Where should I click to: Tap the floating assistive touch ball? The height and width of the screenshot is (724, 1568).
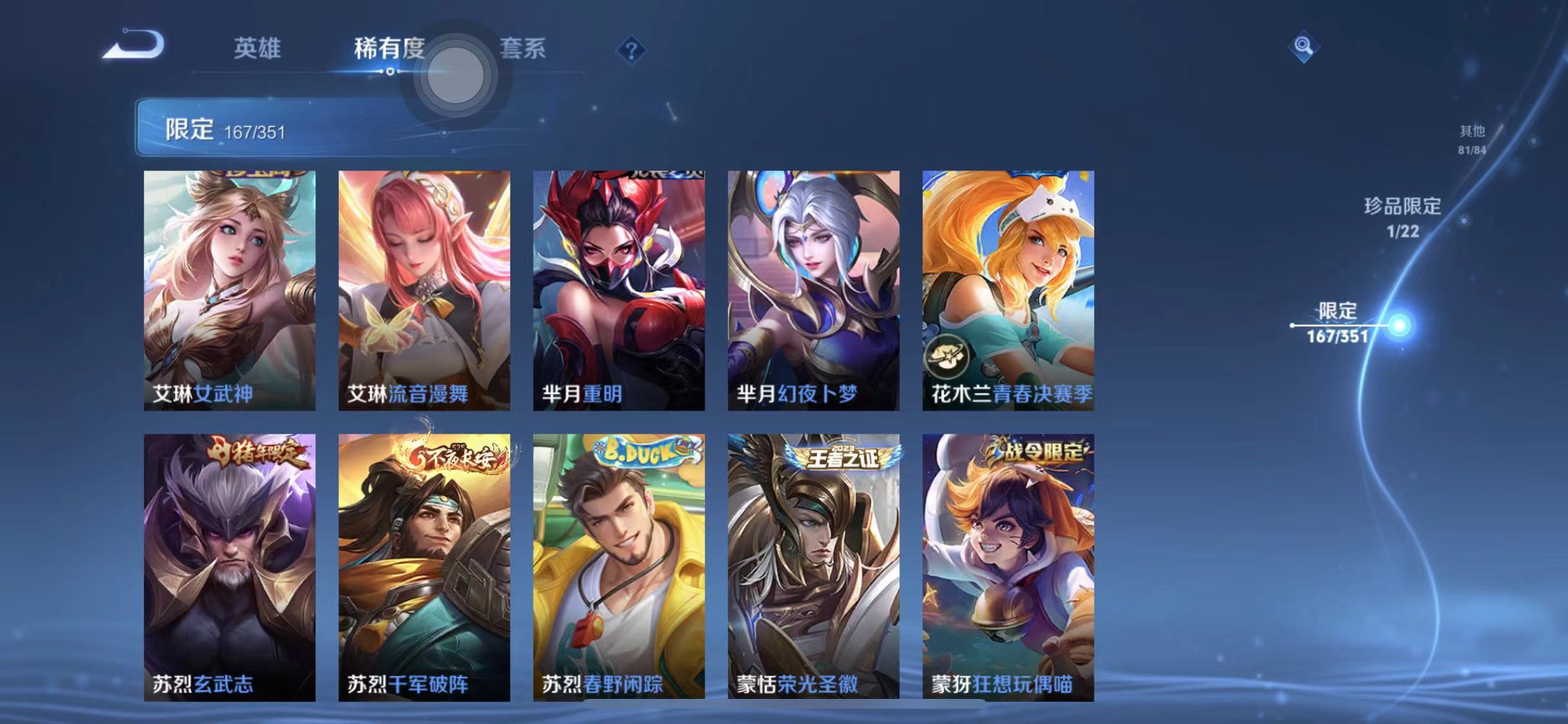coord(454,75)
